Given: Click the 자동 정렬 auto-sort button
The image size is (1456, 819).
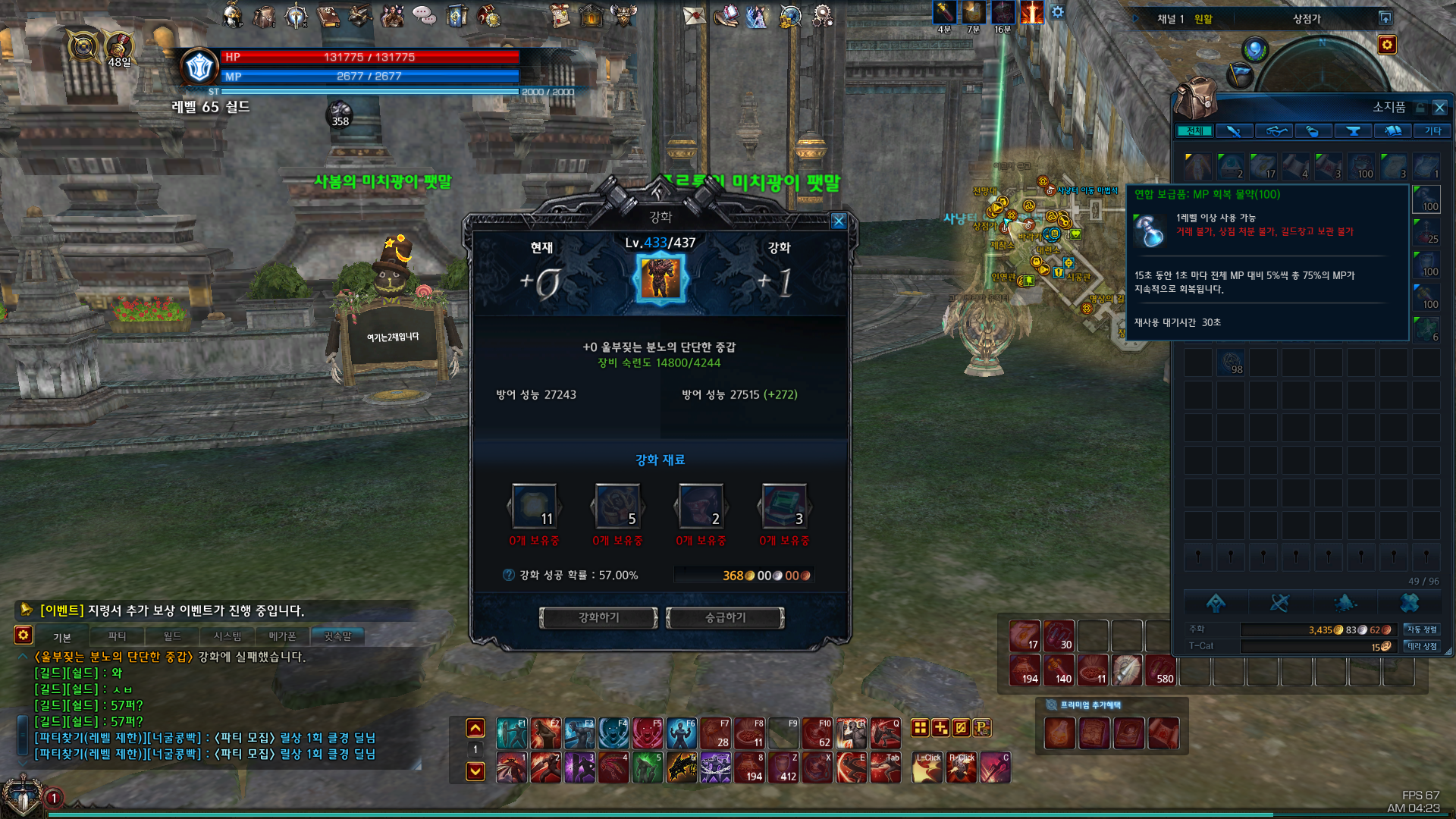Looking at the screenshot, I should pos(1422,629).
